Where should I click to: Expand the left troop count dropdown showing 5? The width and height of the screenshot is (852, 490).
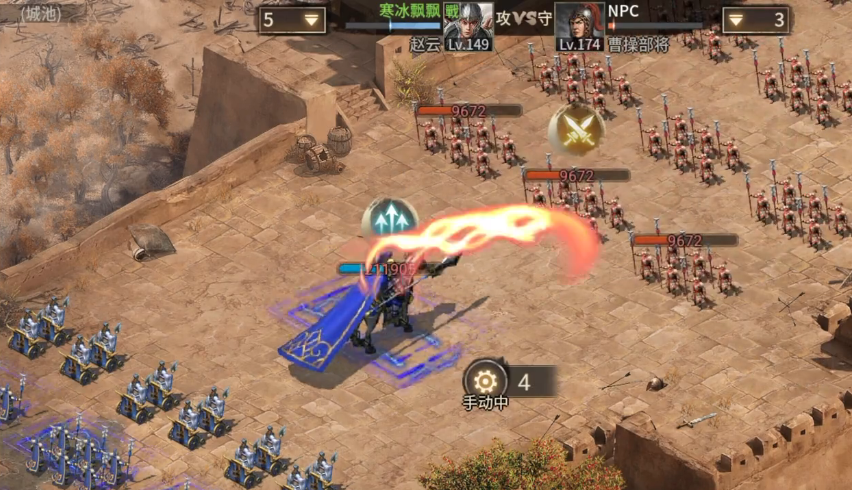313,19
